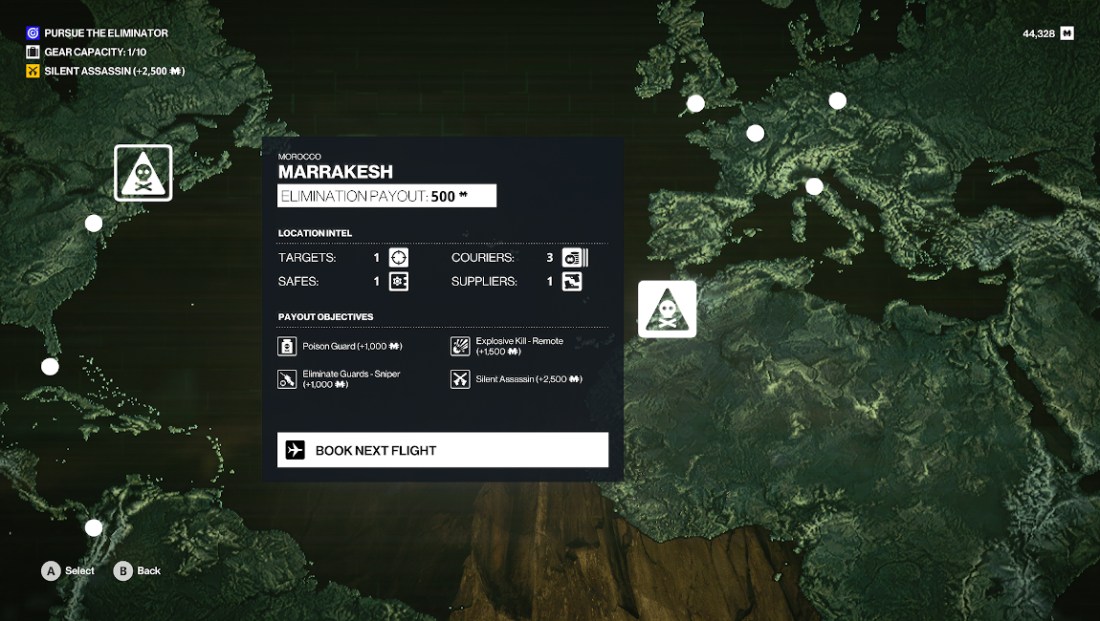Choose the skull marker over North America

click(143, 173)
